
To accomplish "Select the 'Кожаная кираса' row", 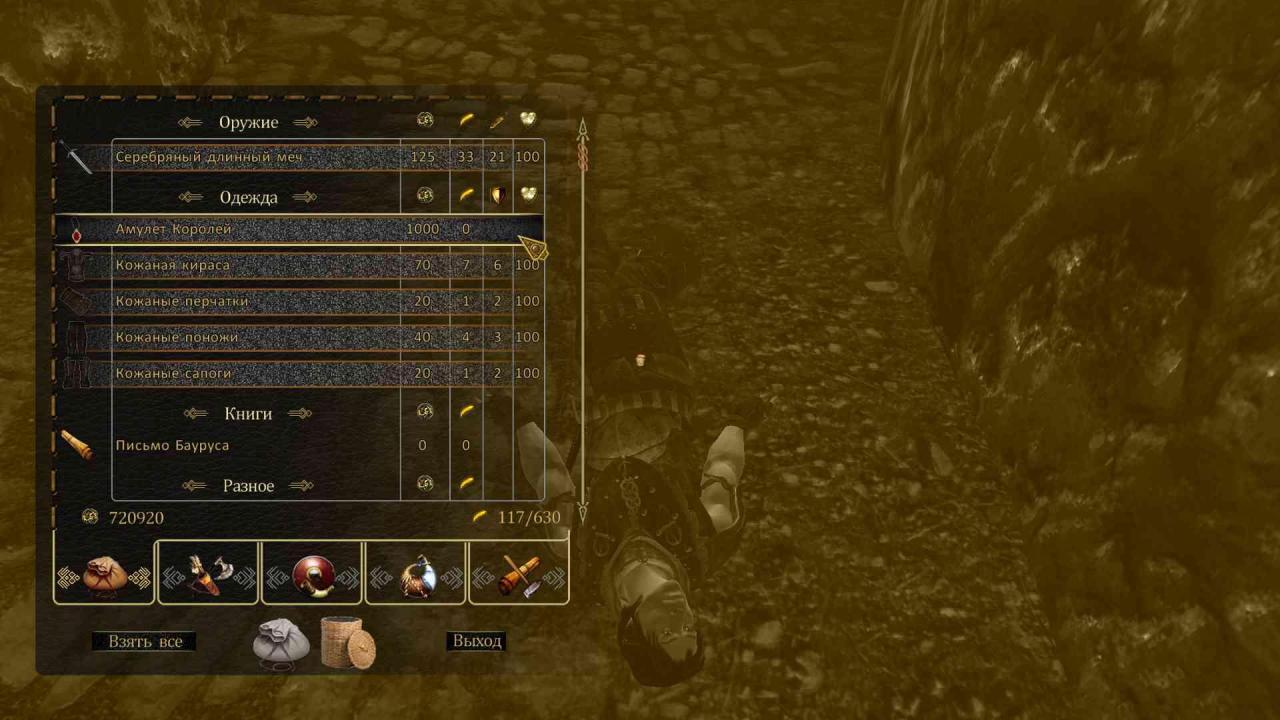I will 172,265.
